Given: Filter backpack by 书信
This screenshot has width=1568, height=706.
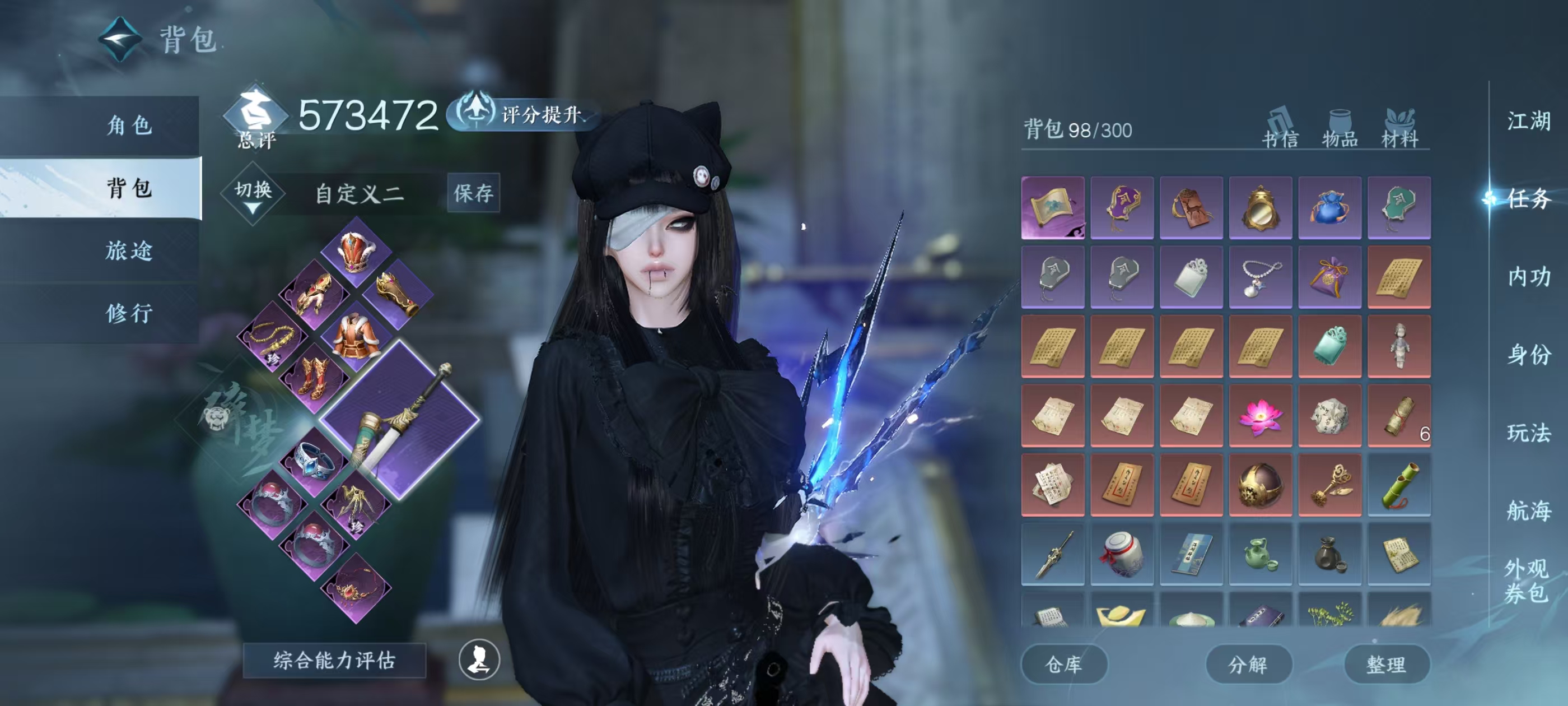Looking at the screenshot, I should (1280, 129).
